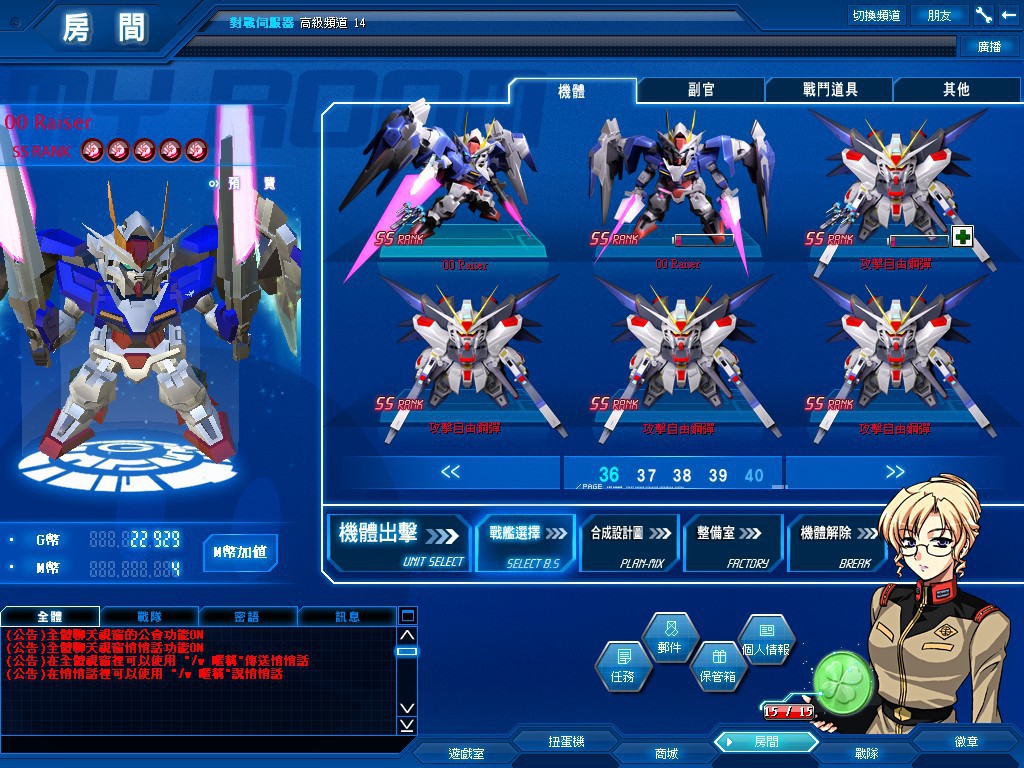Screen dimensions: 1024x768
Task: Open the 郵件 mail icon
Action: point(669,637)
